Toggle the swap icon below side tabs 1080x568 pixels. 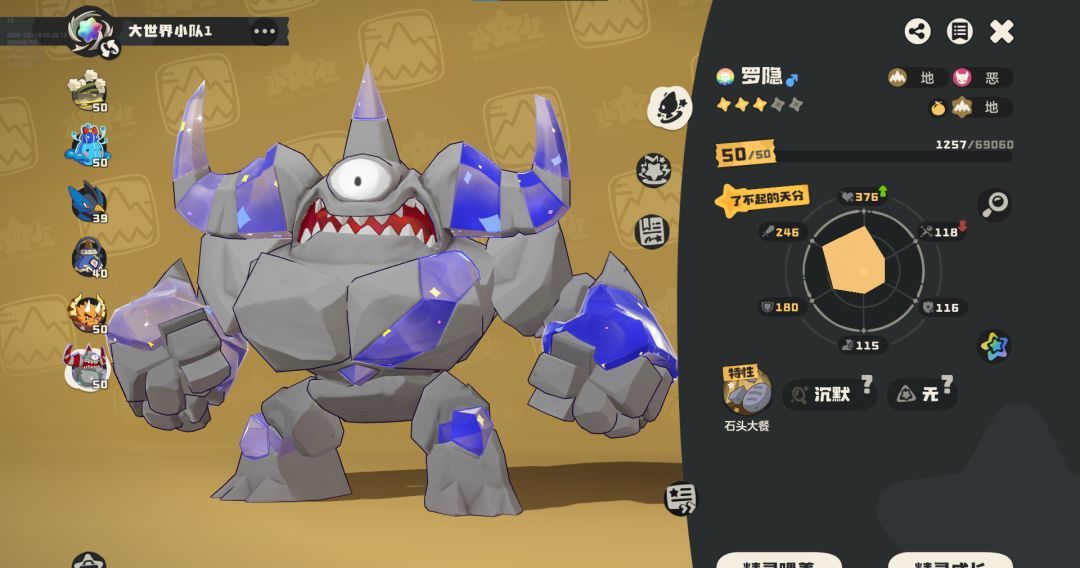coord(681,498)
